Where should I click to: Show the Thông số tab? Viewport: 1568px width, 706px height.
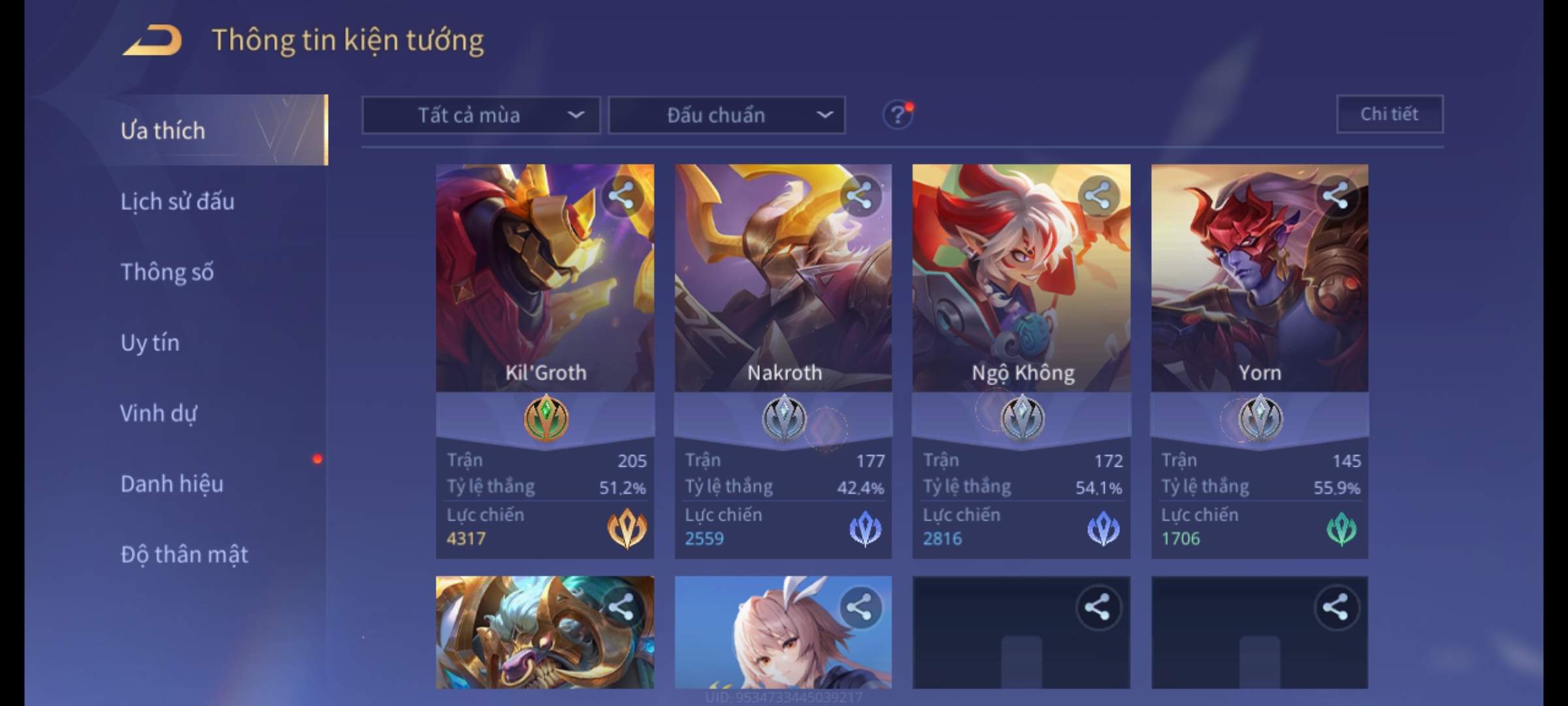(167, 272)
